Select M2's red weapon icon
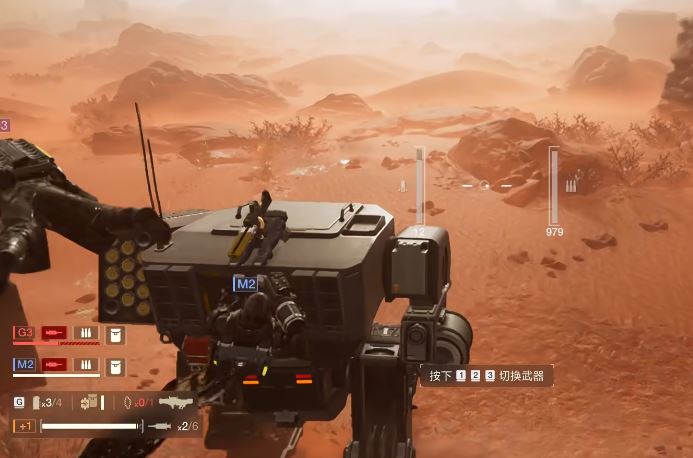Image resolution: width=693 pixels, height=458 pixels. pyautogui.click(x=53, y=365)
